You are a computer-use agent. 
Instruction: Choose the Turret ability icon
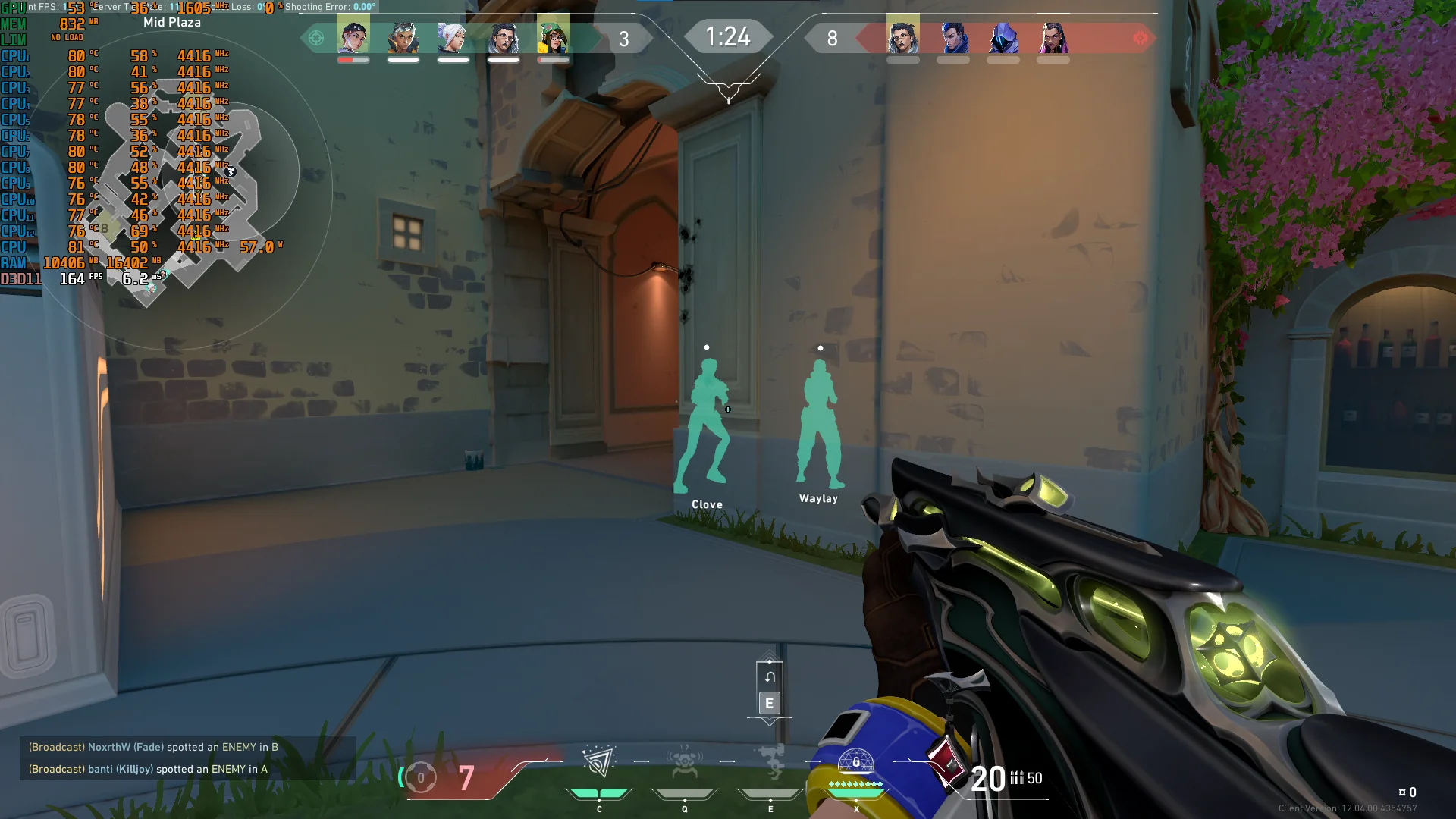[x=771, y=762]
